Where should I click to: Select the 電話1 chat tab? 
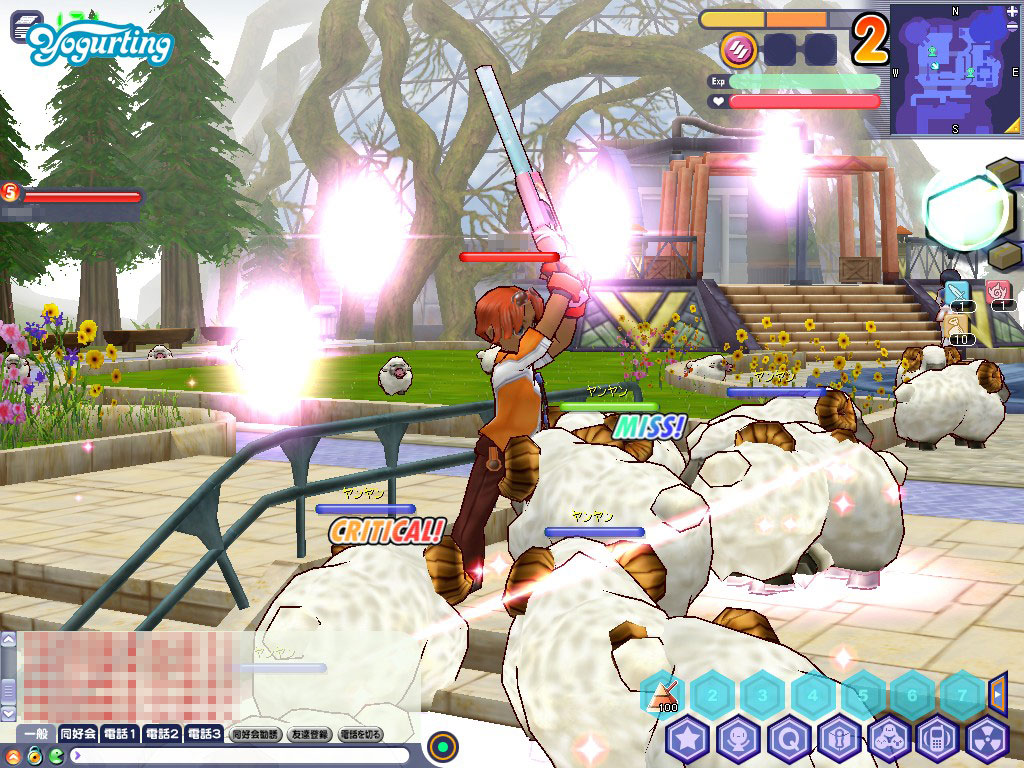coord(119,734)
